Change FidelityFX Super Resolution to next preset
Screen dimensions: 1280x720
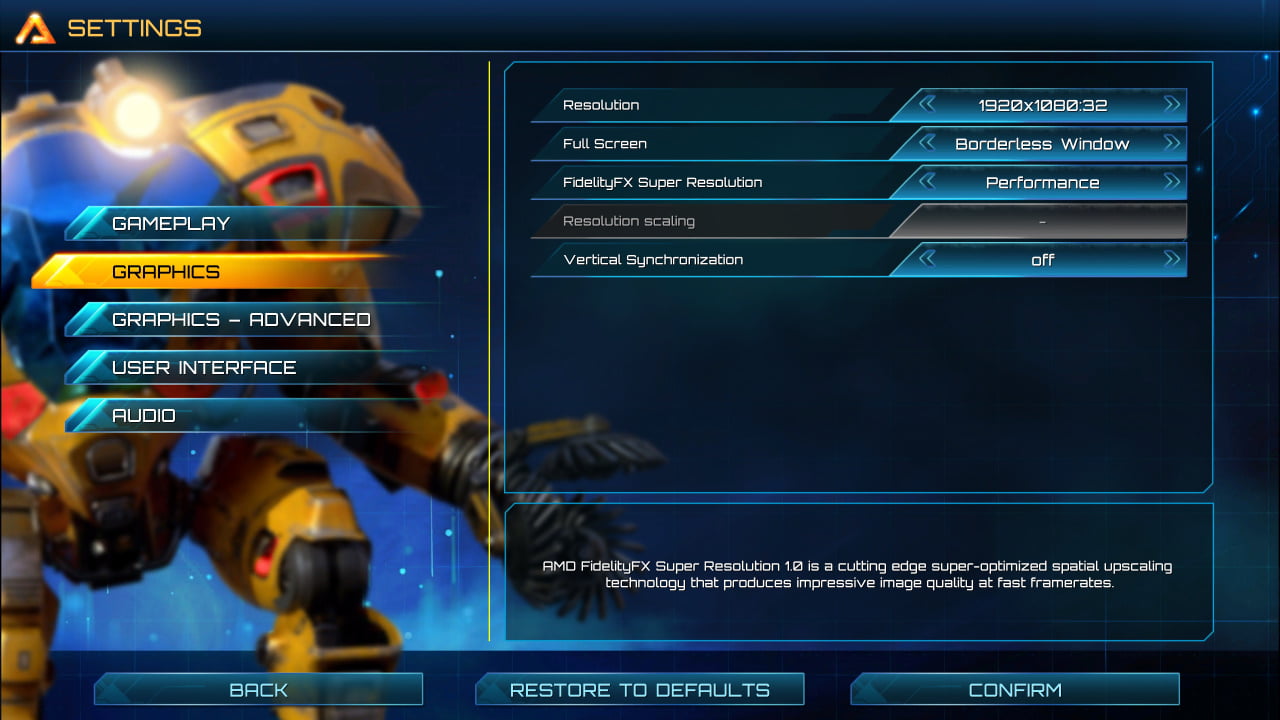1172,182
